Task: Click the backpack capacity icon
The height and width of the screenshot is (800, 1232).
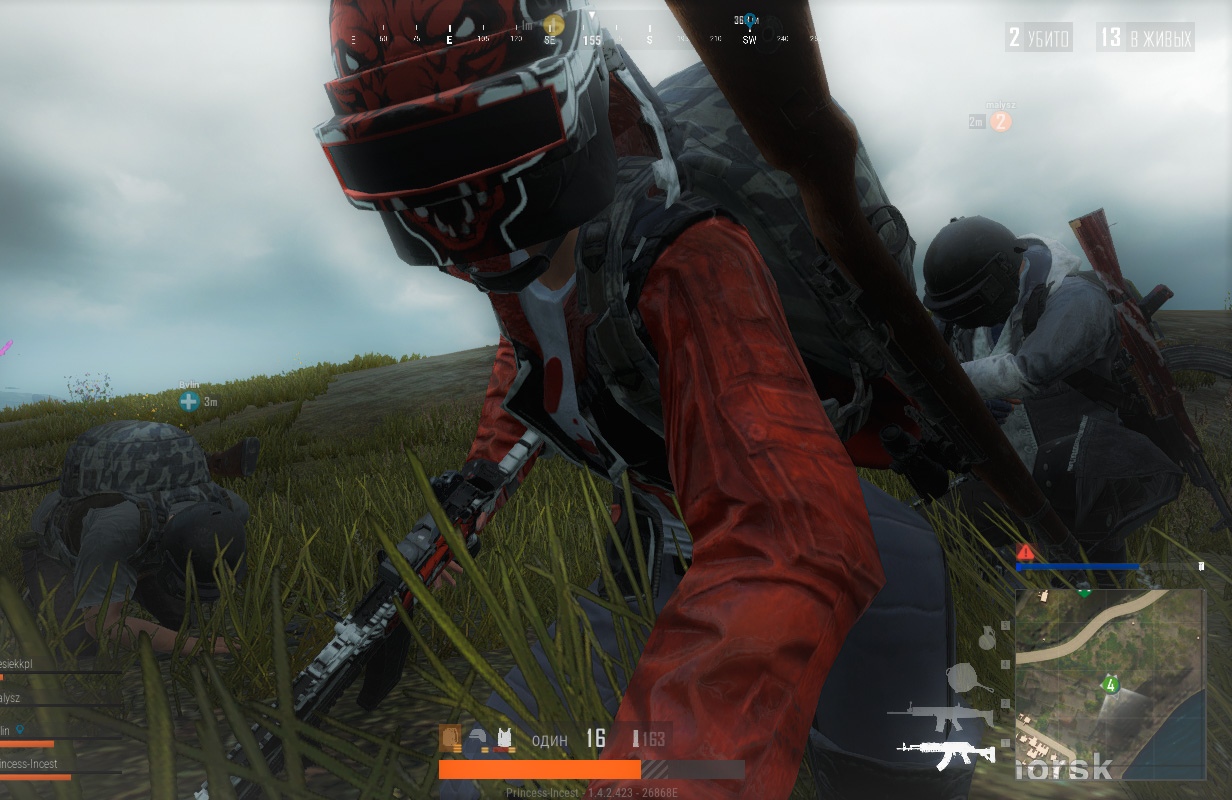Action: tap(451, 739)
